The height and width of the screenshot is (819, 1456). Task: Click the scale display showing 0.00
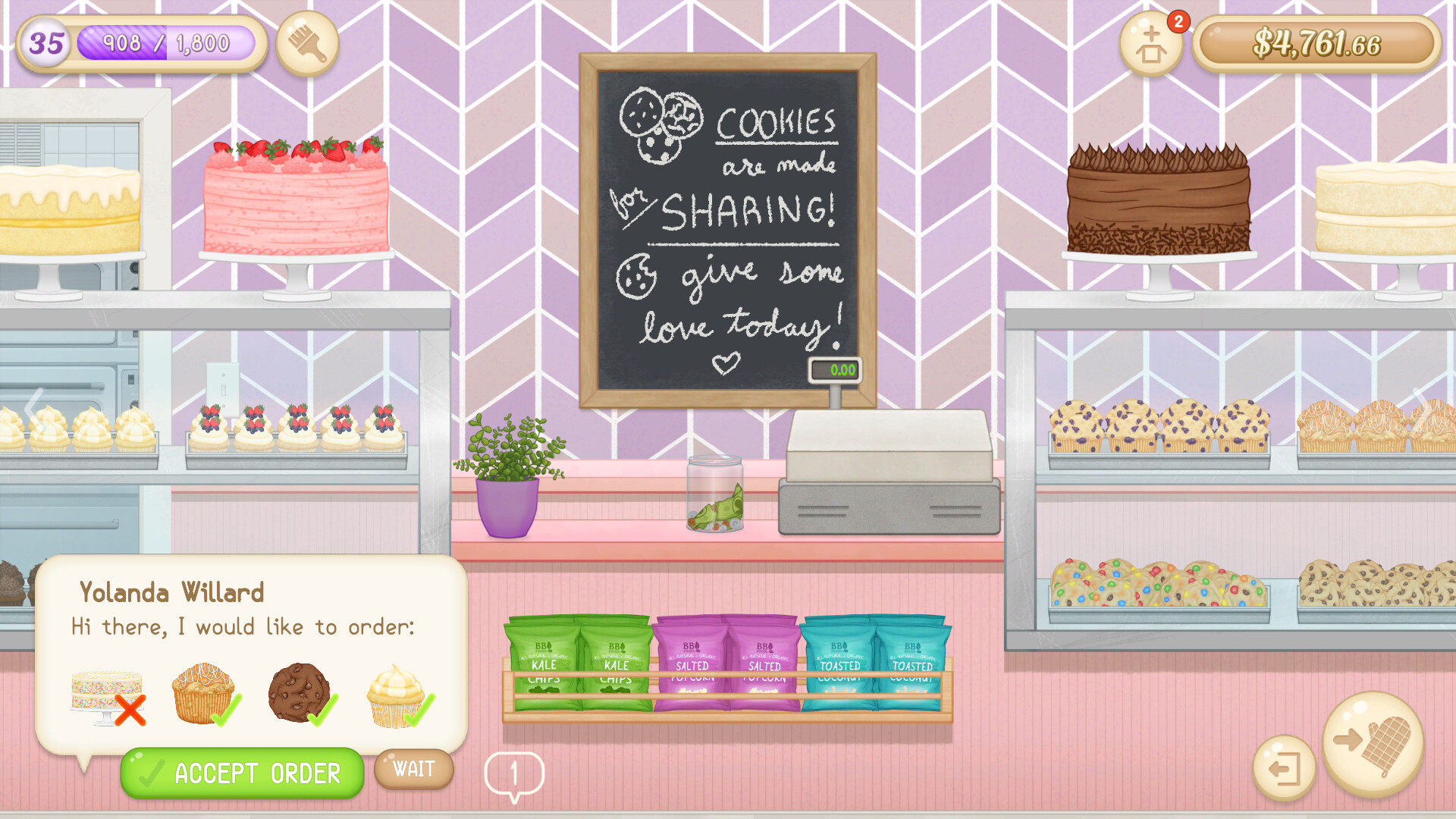coord(836,369)
